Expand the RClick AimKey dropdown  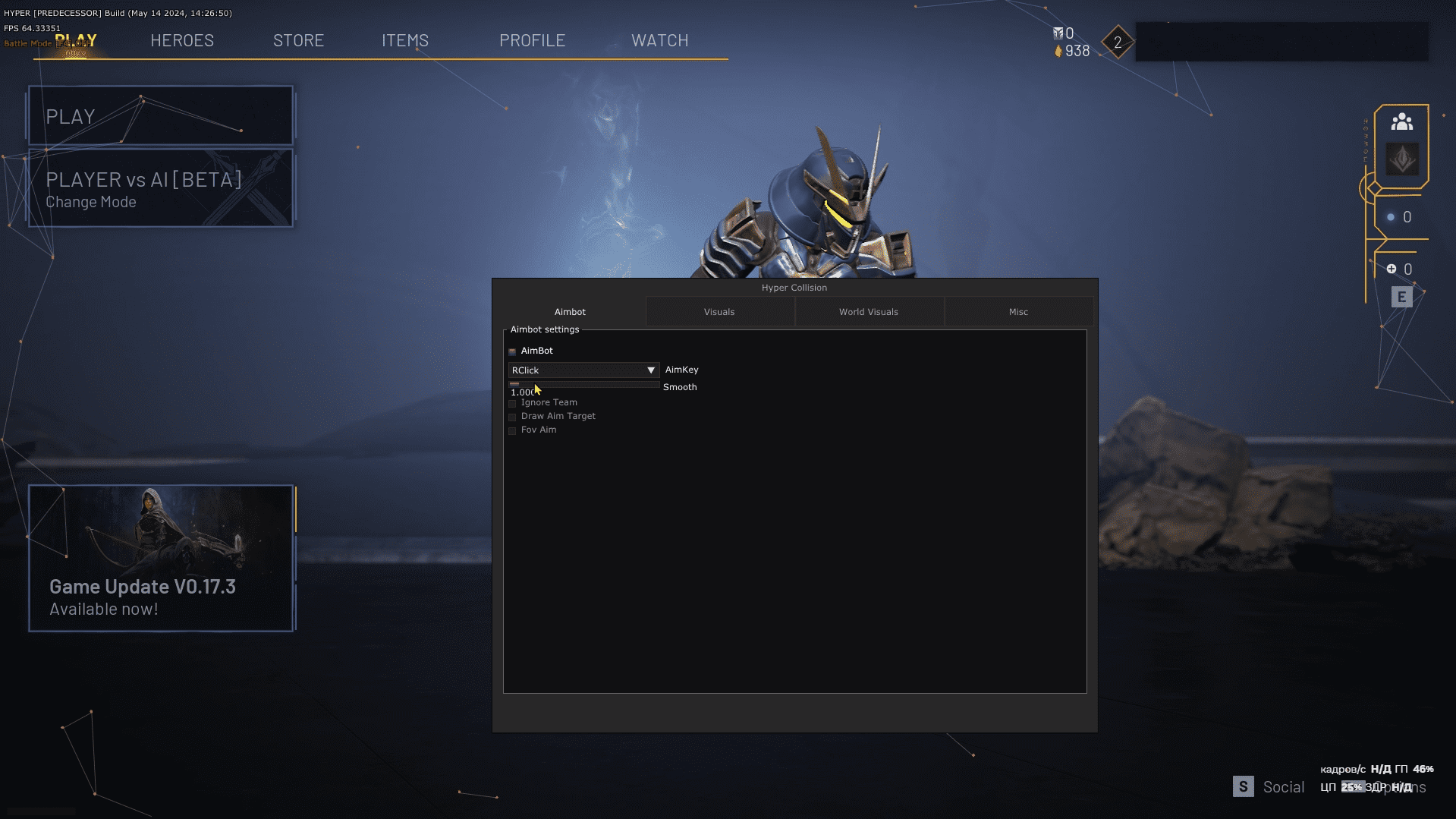point(583,370)
